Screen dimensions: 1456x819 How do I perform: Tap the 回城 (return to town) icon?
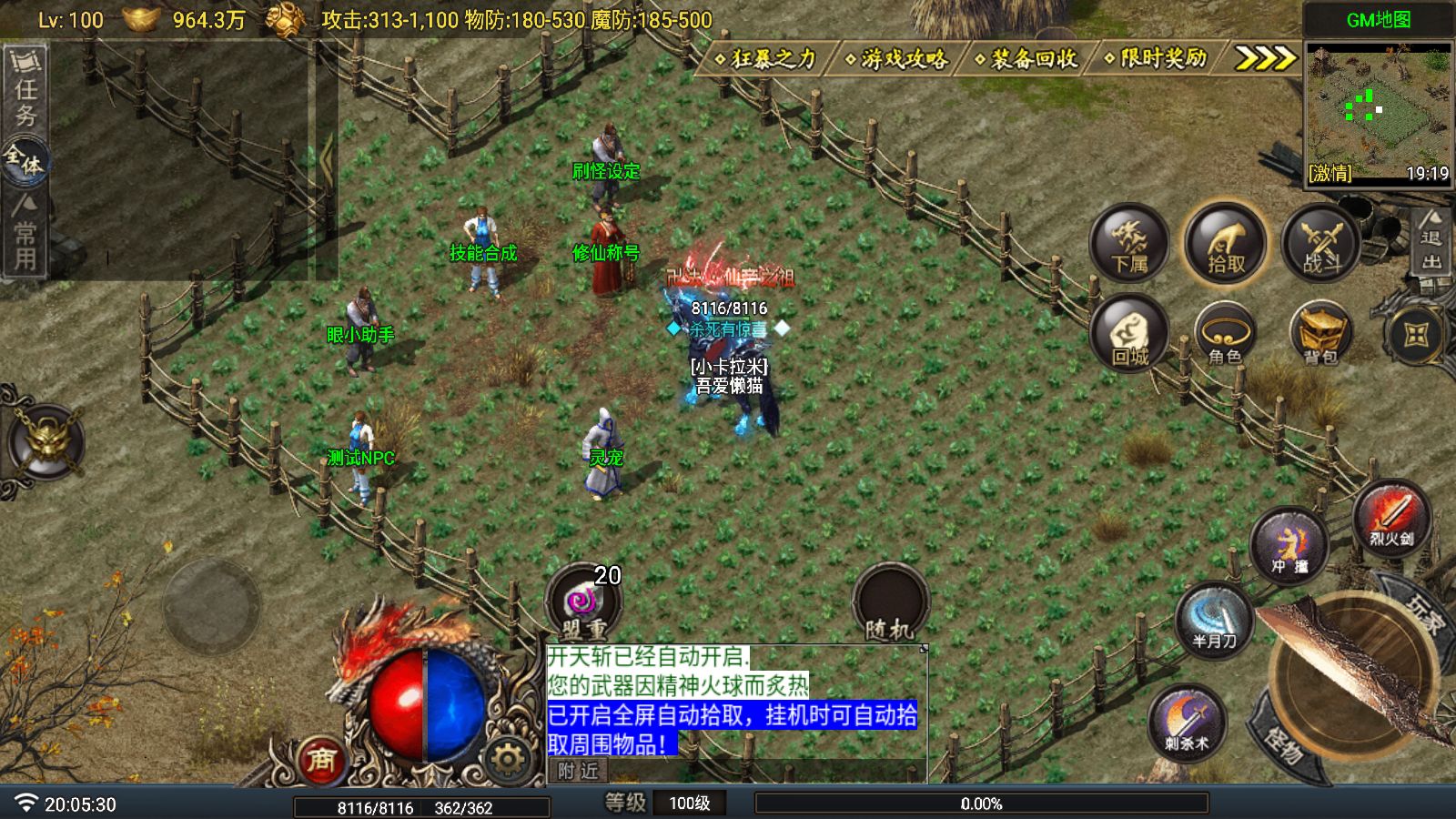[x=1131, y=334]
